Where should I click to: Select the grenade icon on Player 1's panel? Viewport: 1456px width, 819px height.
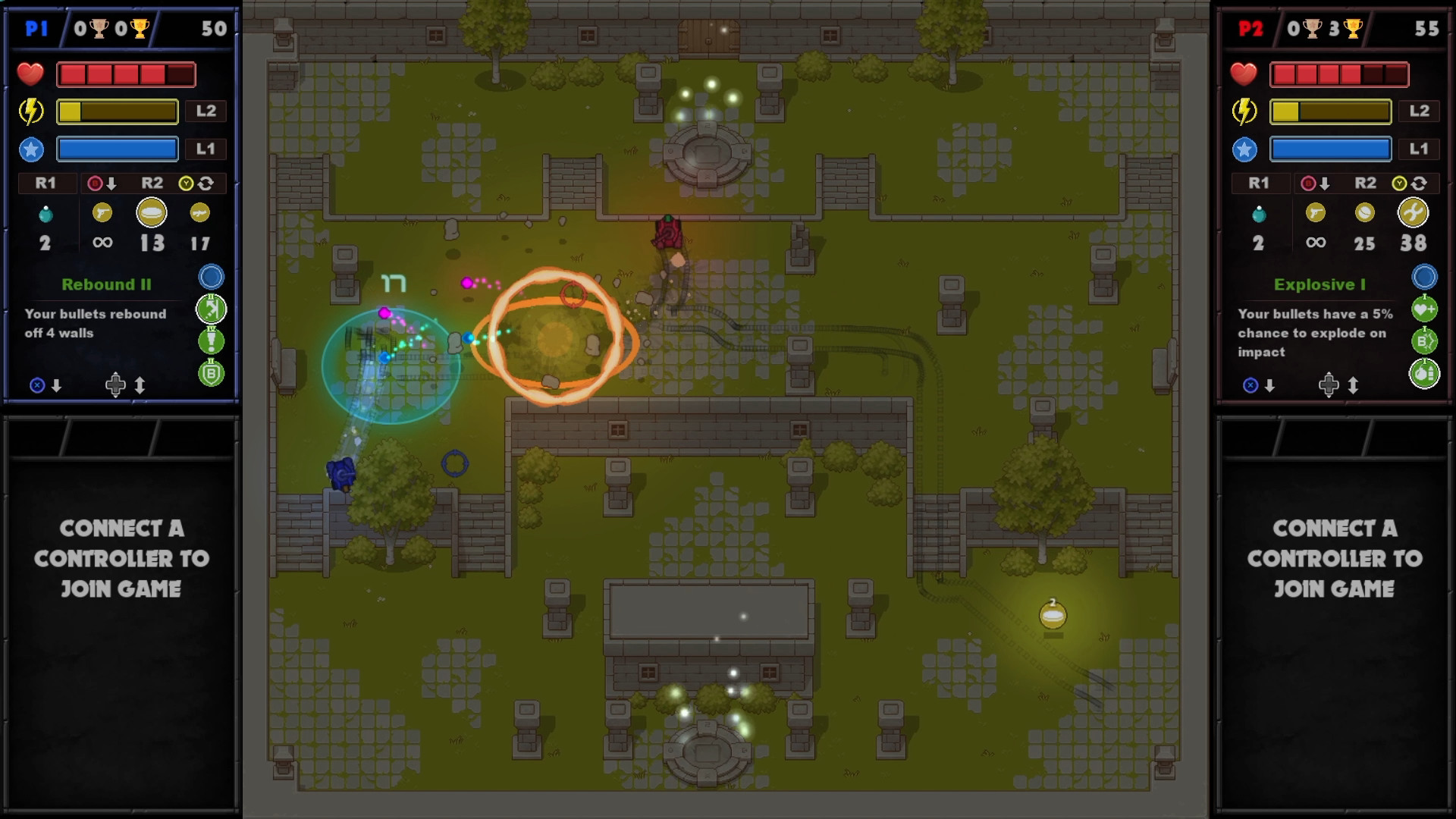point(45,213)
